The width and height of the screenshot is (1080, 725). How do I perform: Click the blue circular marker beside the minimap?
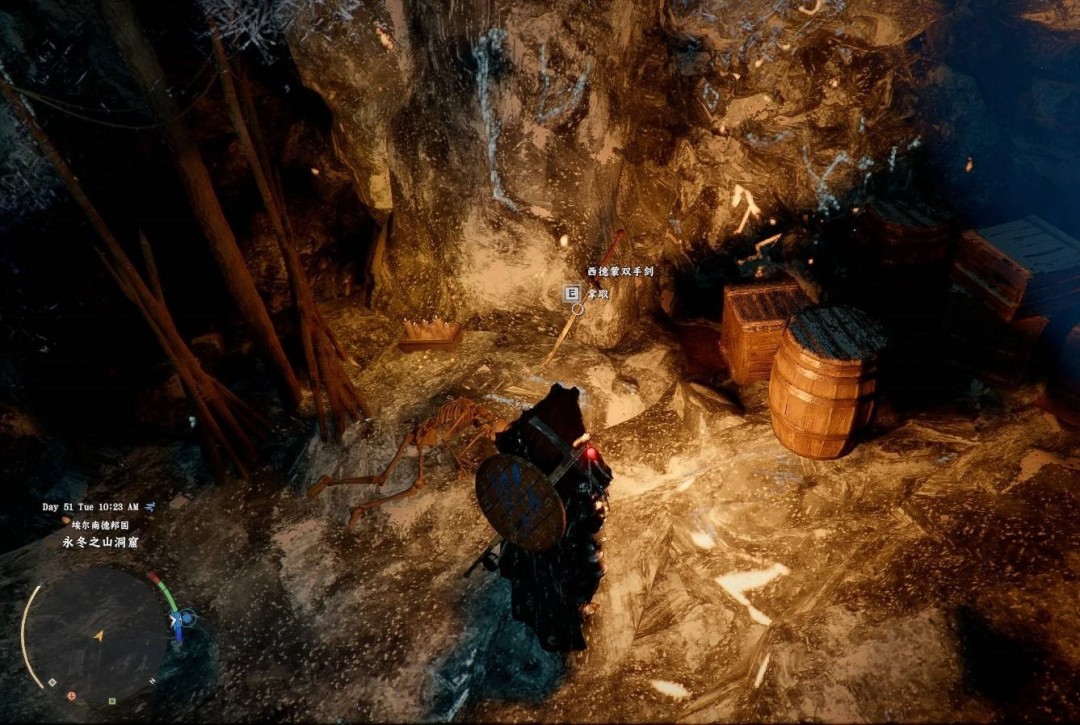click(x=186, y=619)
